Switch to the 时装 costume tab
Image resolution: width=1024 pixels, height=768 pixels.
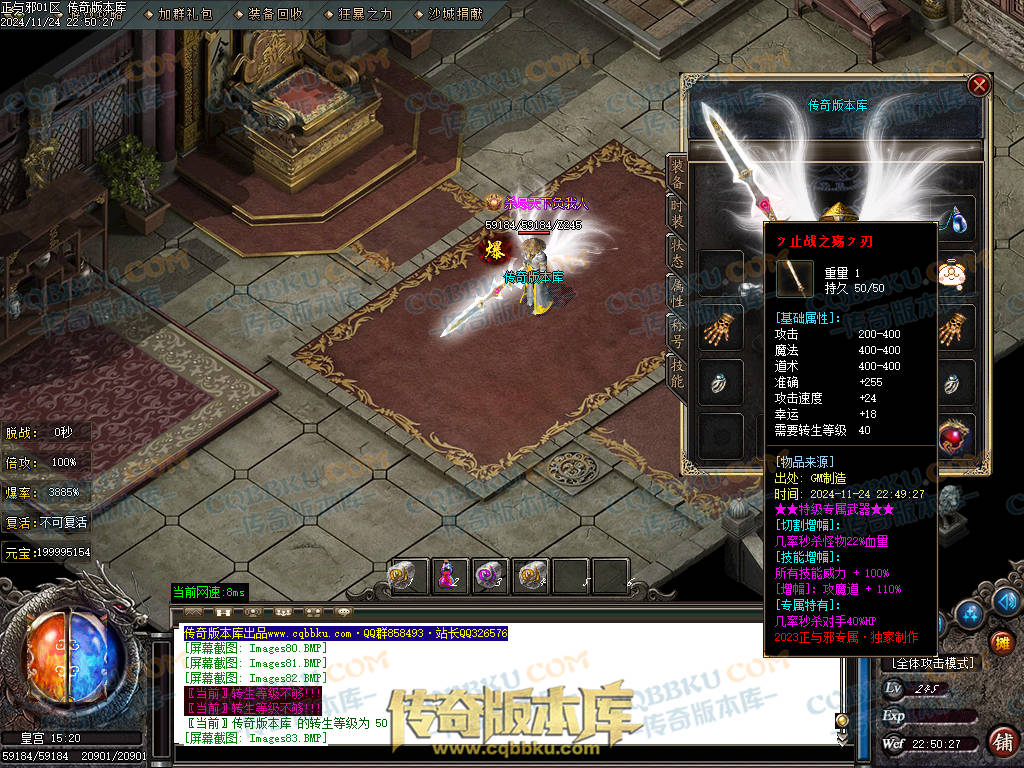pos(677,213)
